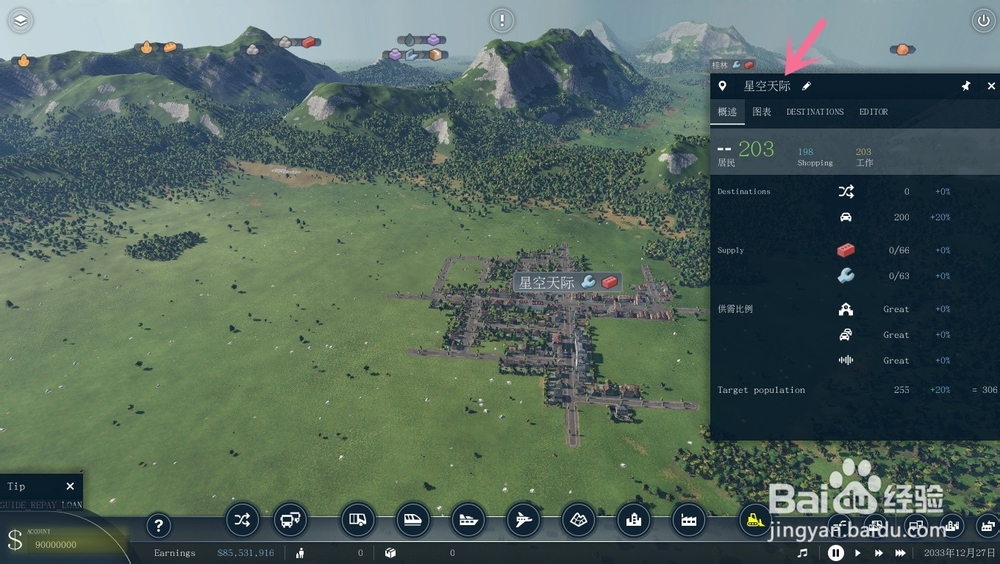This screenshot has height=564, width=1000.
Task: Open the DESTINATIONS tab
Action: pyautogui.click(x=815, y=112)
